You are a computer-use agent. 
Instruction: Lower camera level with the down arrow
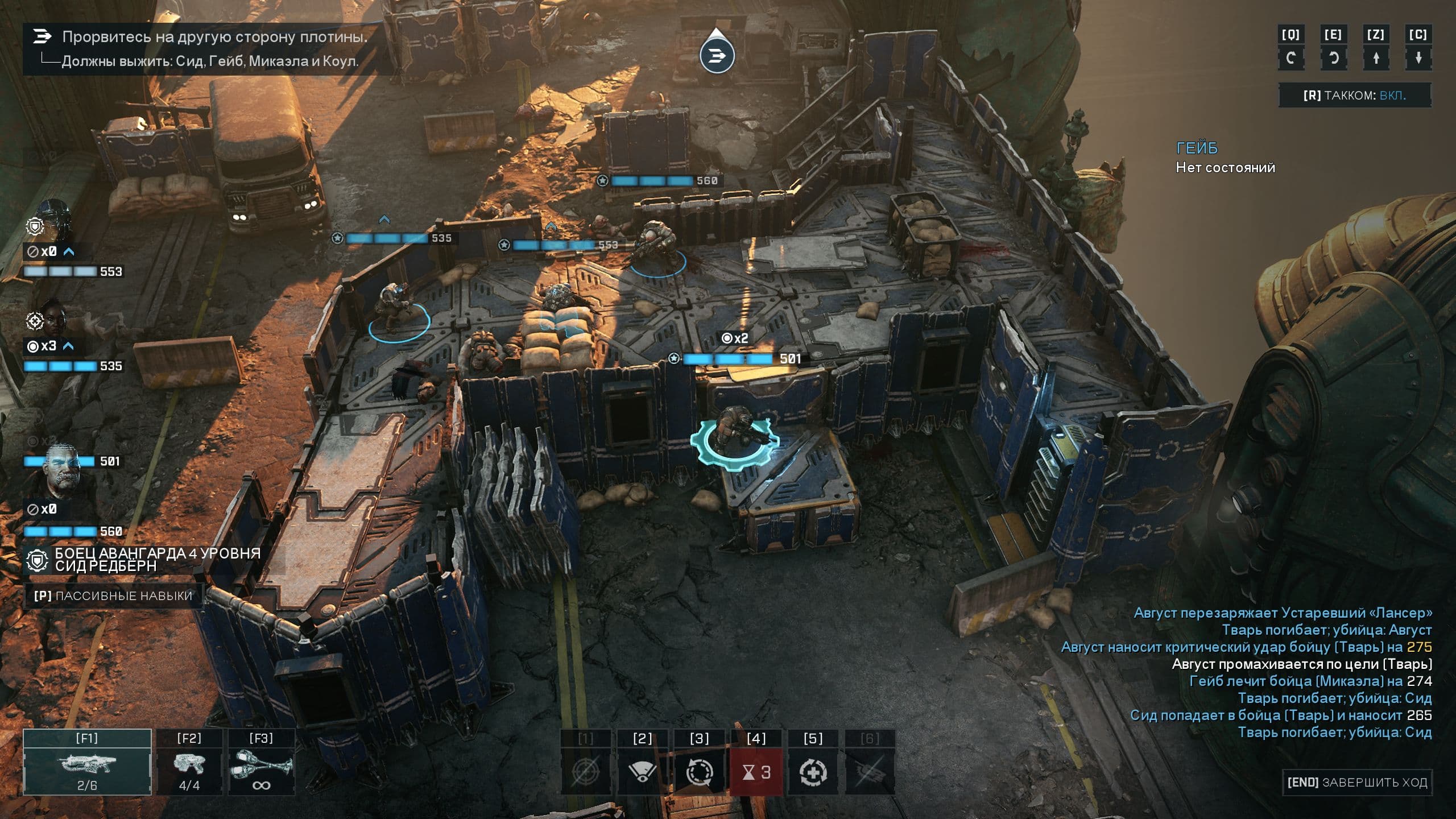1418,58
